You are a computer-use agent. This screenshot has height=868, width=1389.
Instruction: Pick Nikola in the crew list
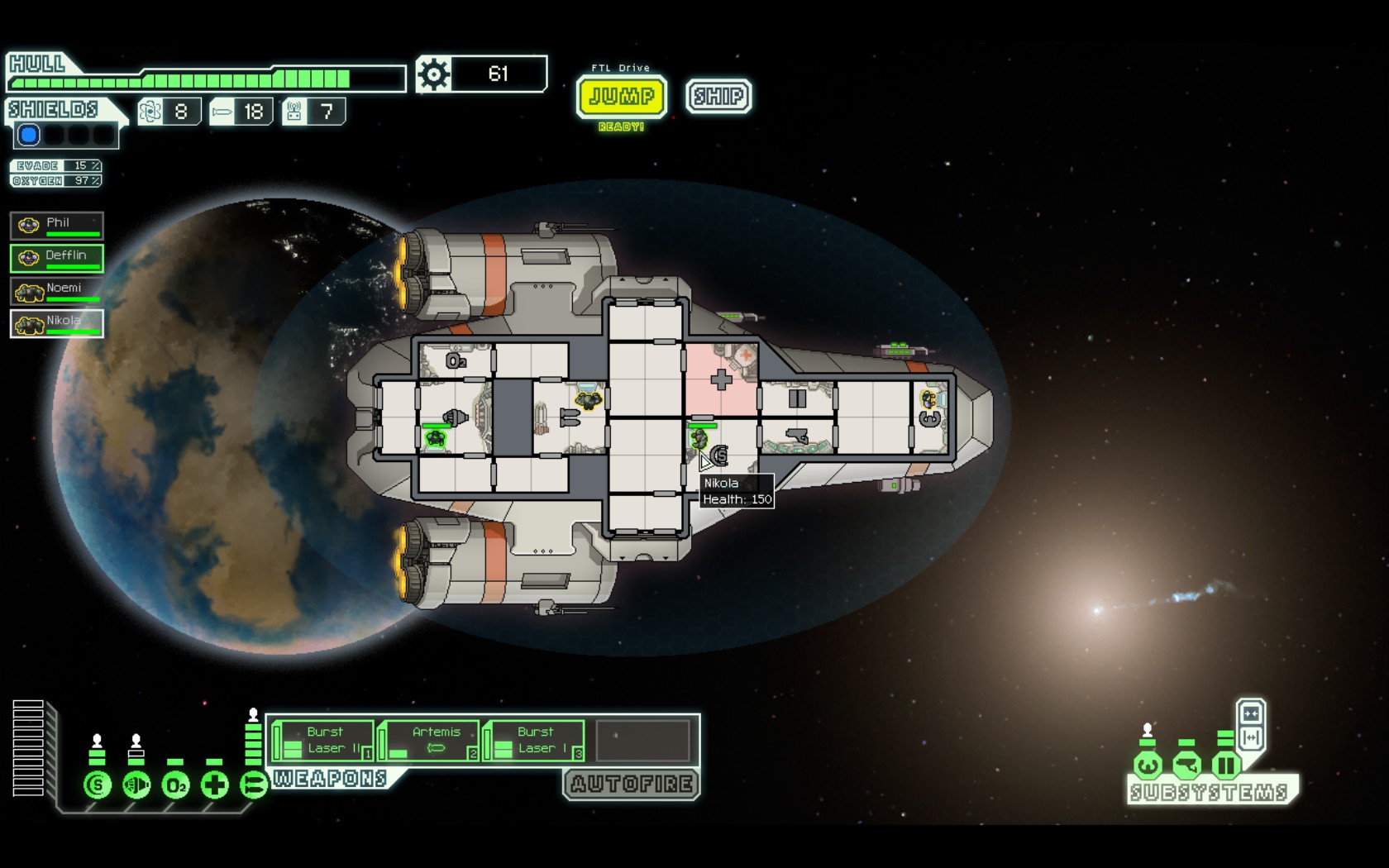tap(57, 323)
